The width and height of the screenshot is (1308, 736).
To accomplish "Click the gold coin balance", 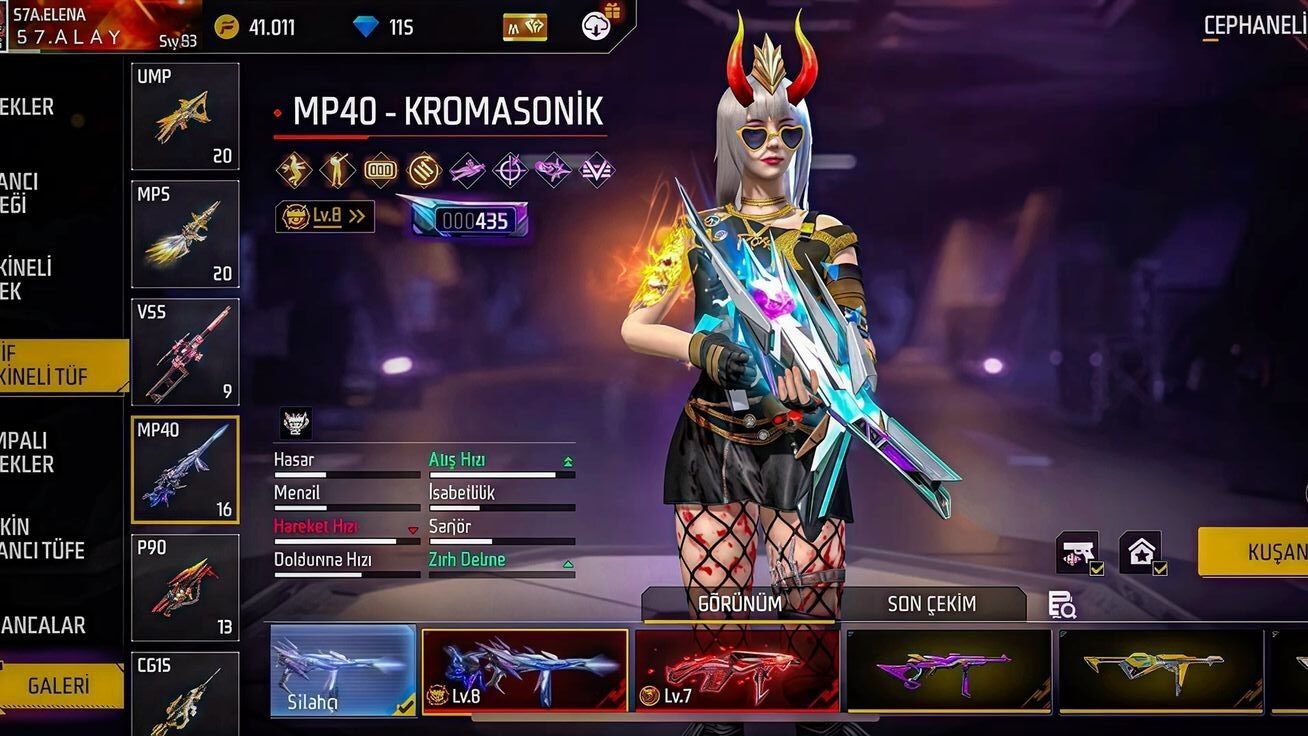I will pyautogui.click(x=256, y=27).
